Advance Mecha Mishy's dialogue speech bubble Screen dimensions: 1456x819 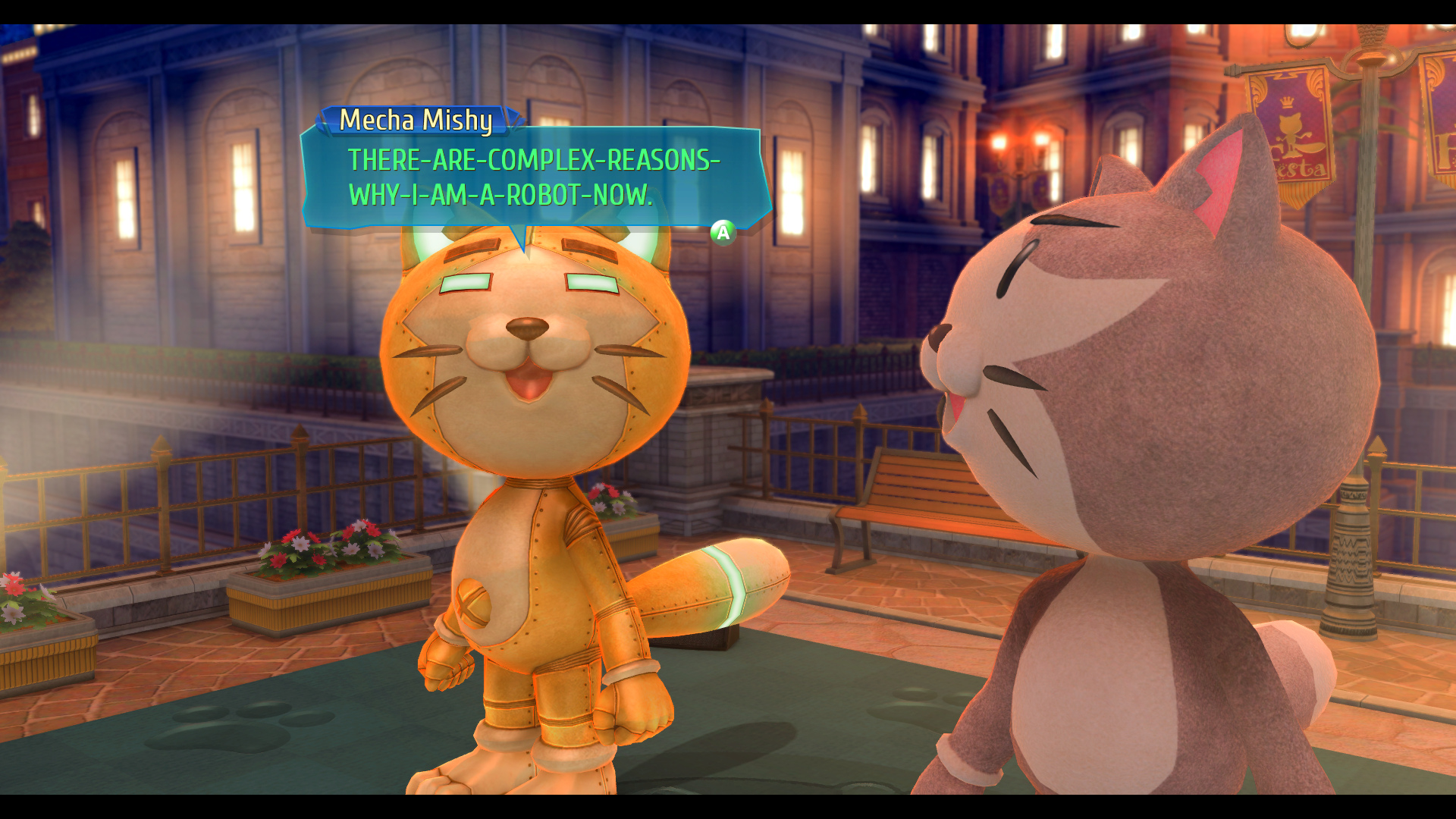[723, 232]
